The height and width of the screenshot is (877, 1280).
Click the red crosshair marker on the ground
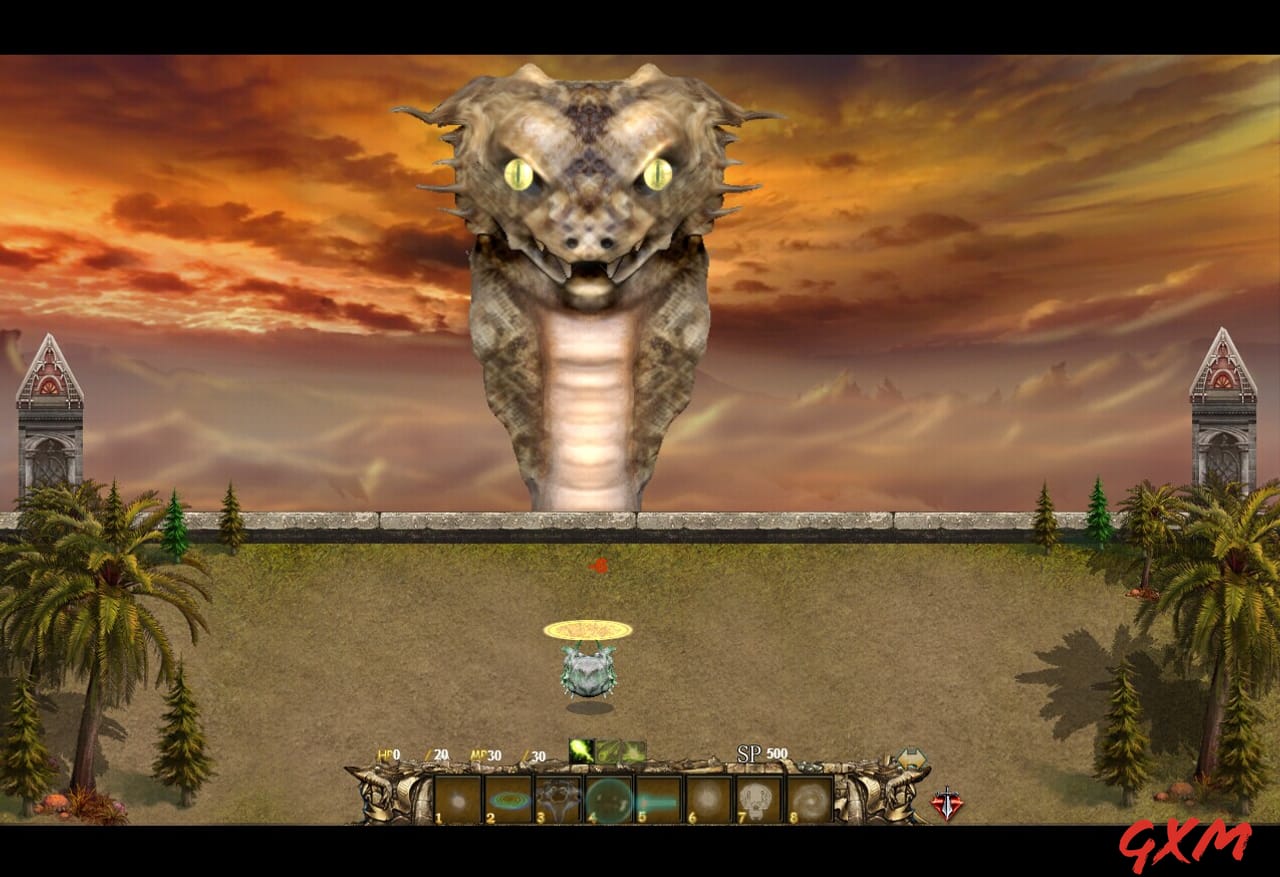click(x=600, y=566)
